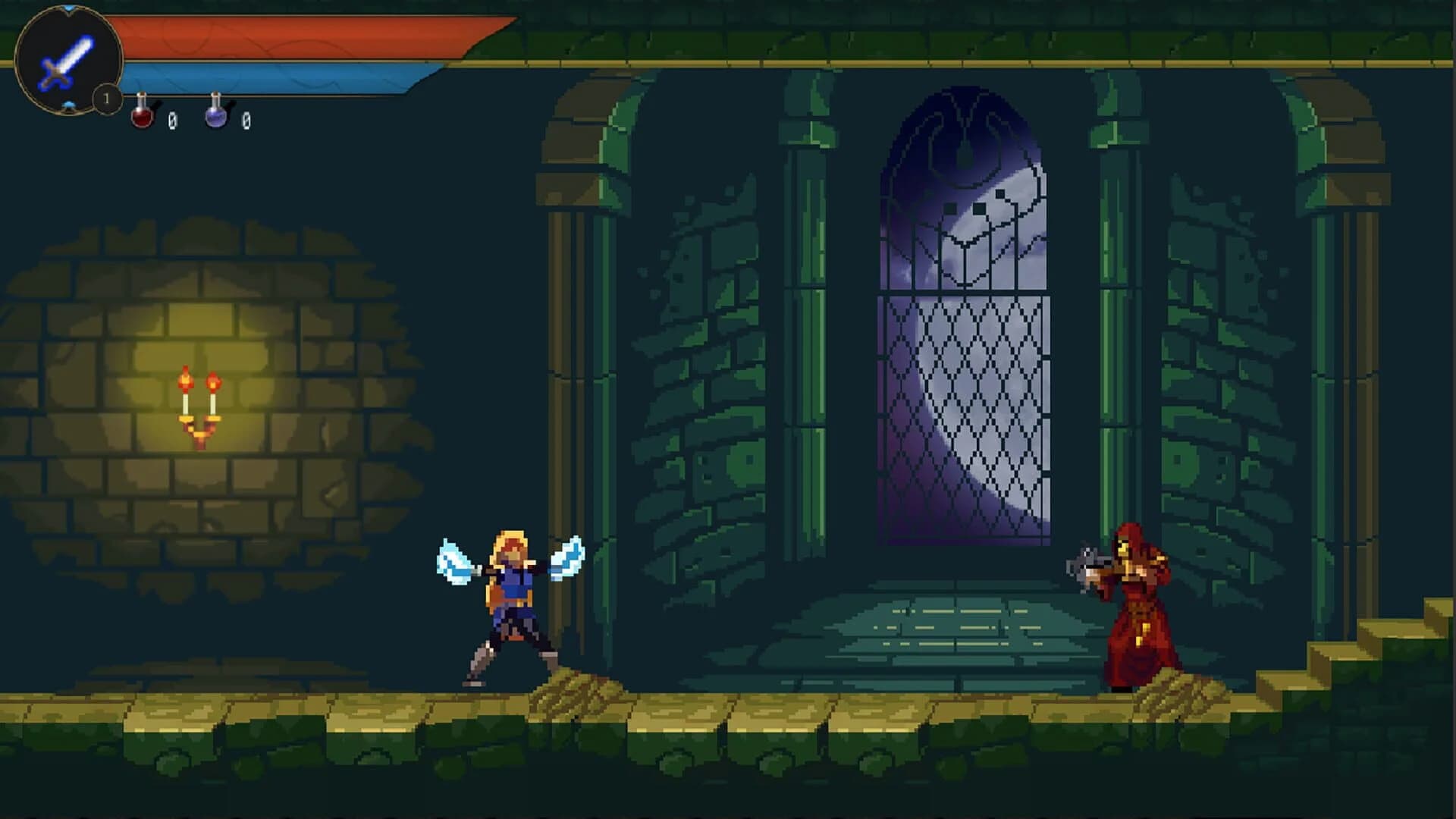The image size is (1456, 819).
Task: Toggle the blue arrow below the weapon emblem
Action: (x=69, y=106)
